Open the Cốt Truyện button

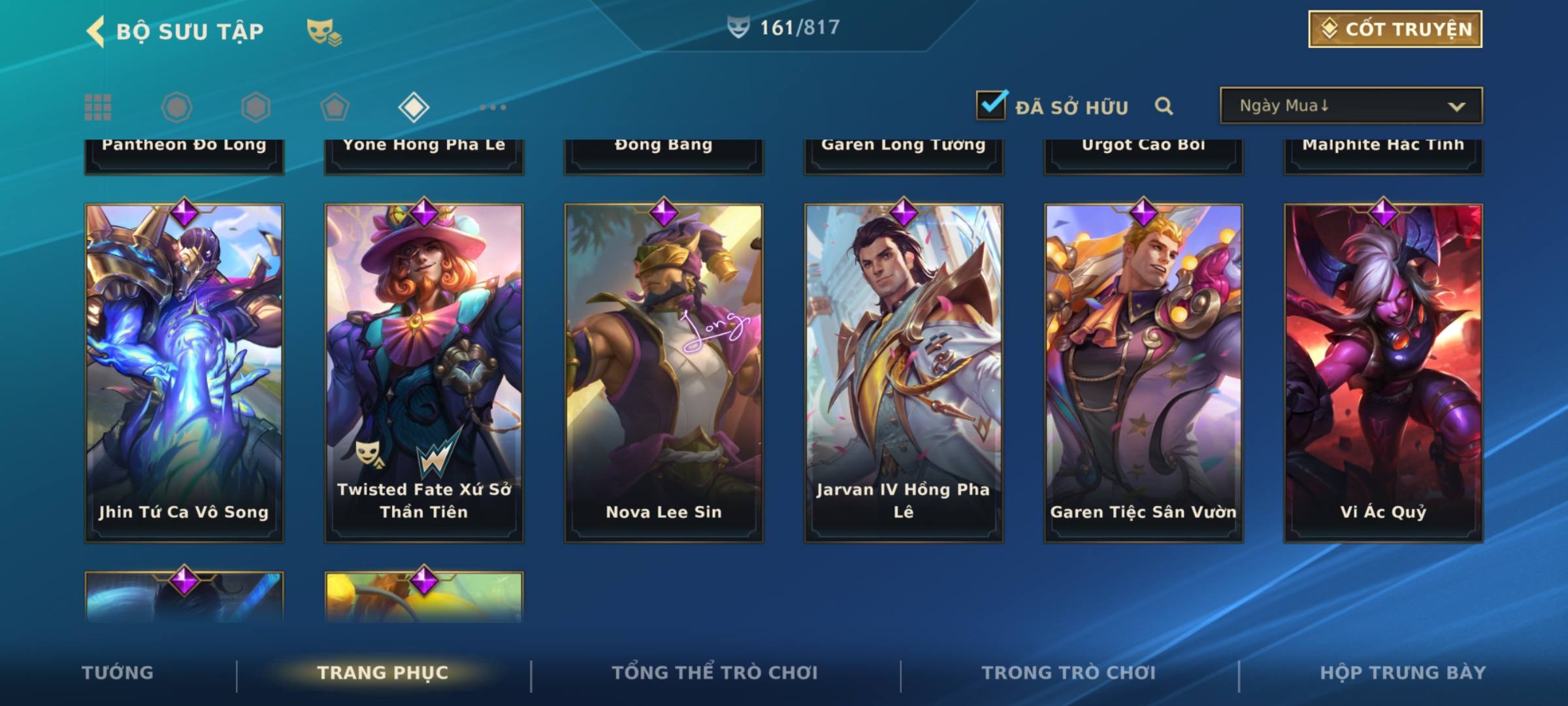tap(1394, 29)
